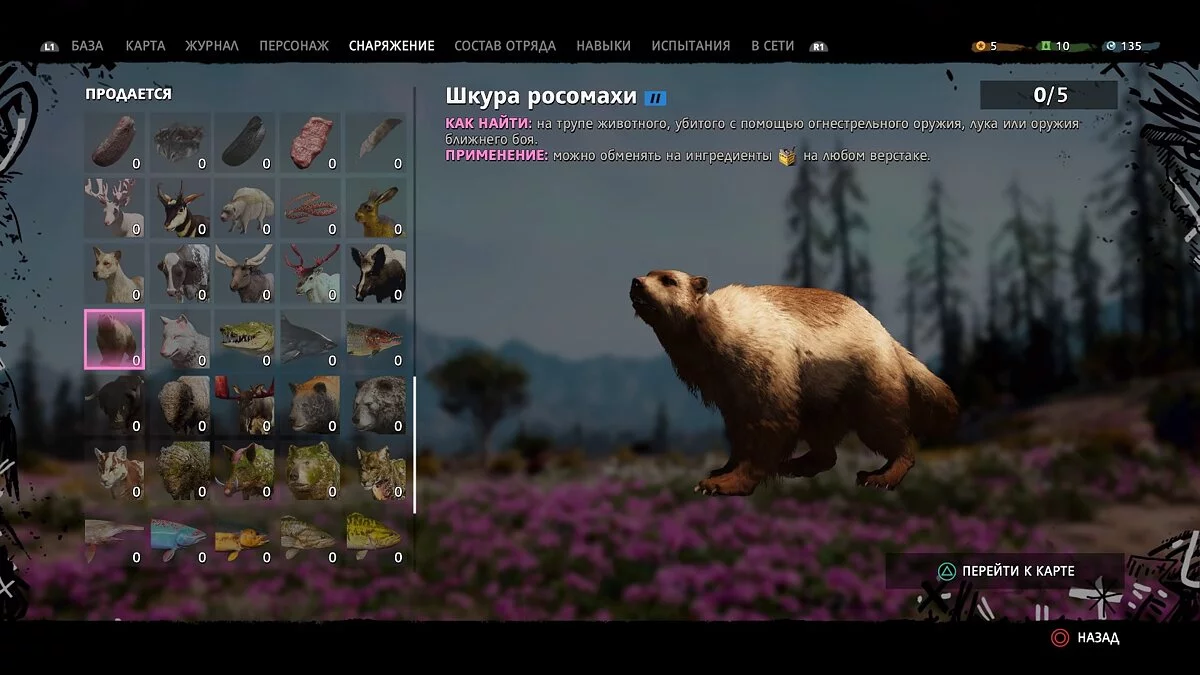Open the ИСПЫТАНИЯ tab
Image resolution: width=1200 pixels, height=675 pixels.
tap(690, 46)
